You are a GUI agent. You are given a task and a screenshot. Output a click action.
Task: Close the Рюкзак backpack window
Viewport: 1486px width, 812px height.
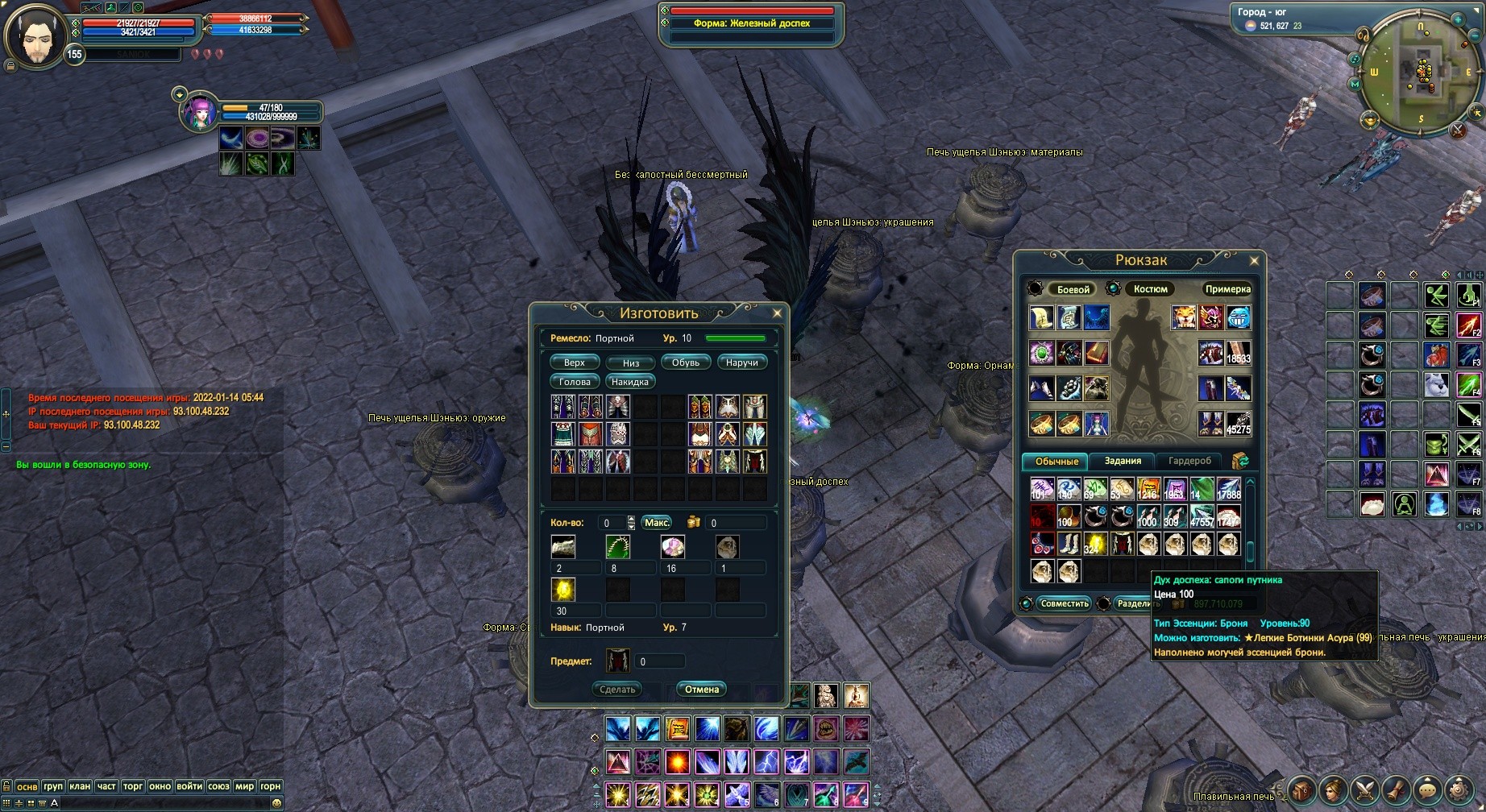pyautogui.click(x=1254, y=260)
